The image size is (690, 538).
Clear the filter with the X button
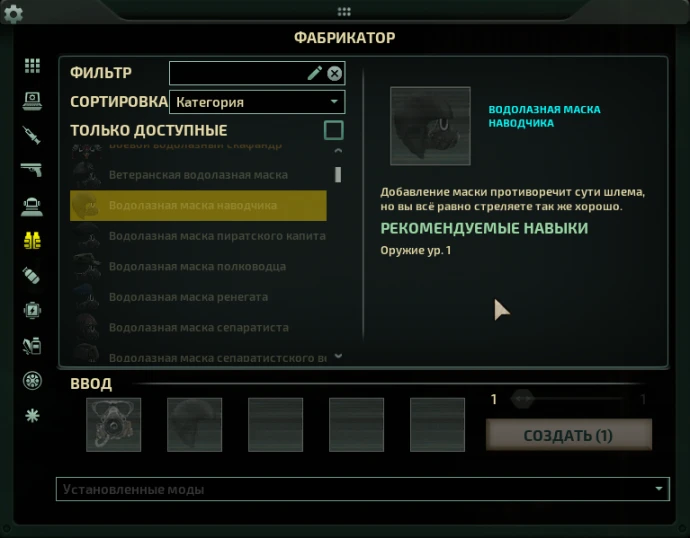pos(335,73)
